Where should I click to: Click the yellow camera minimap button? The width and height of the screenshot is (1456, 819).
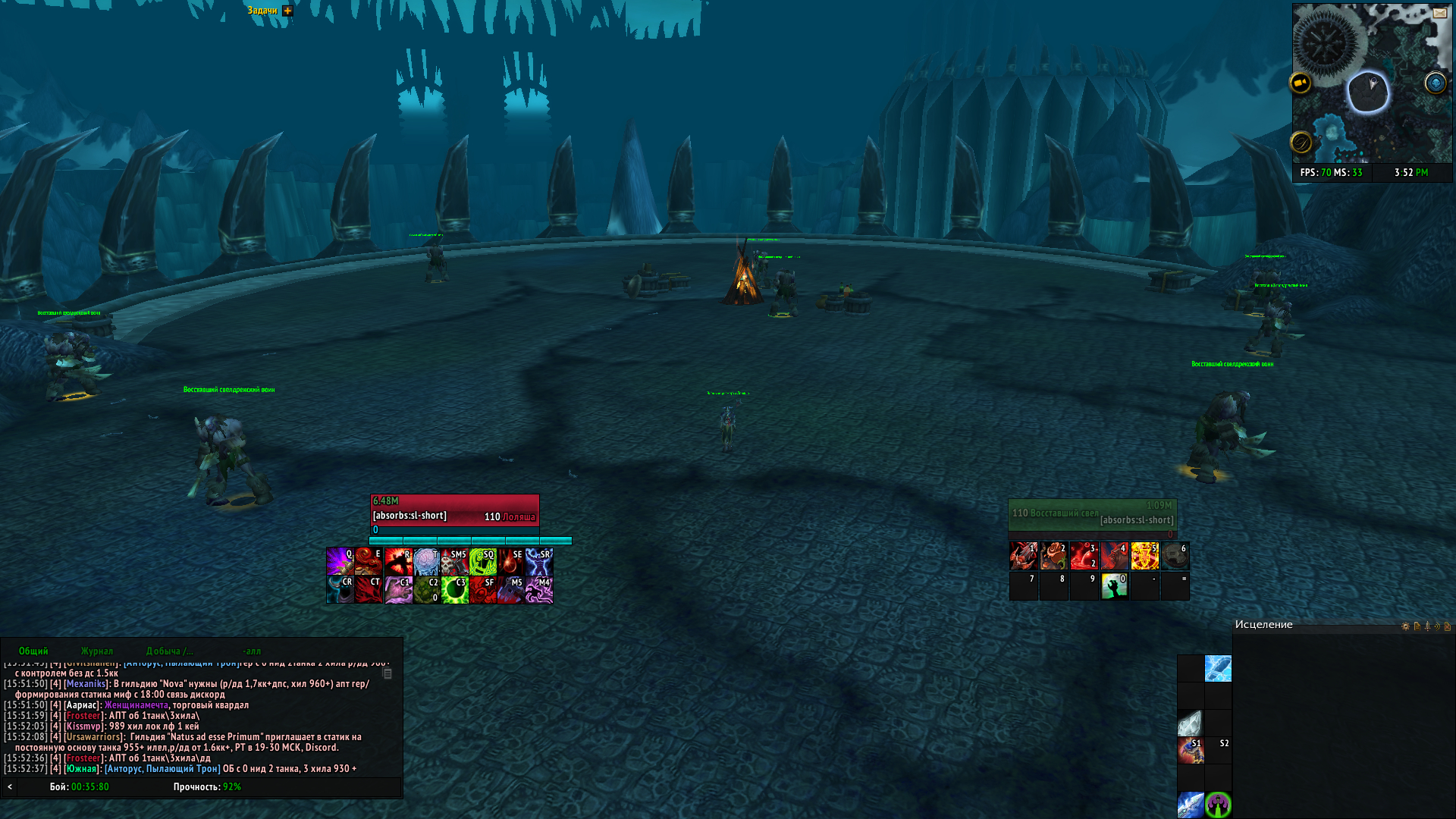tap(1301, 83)
